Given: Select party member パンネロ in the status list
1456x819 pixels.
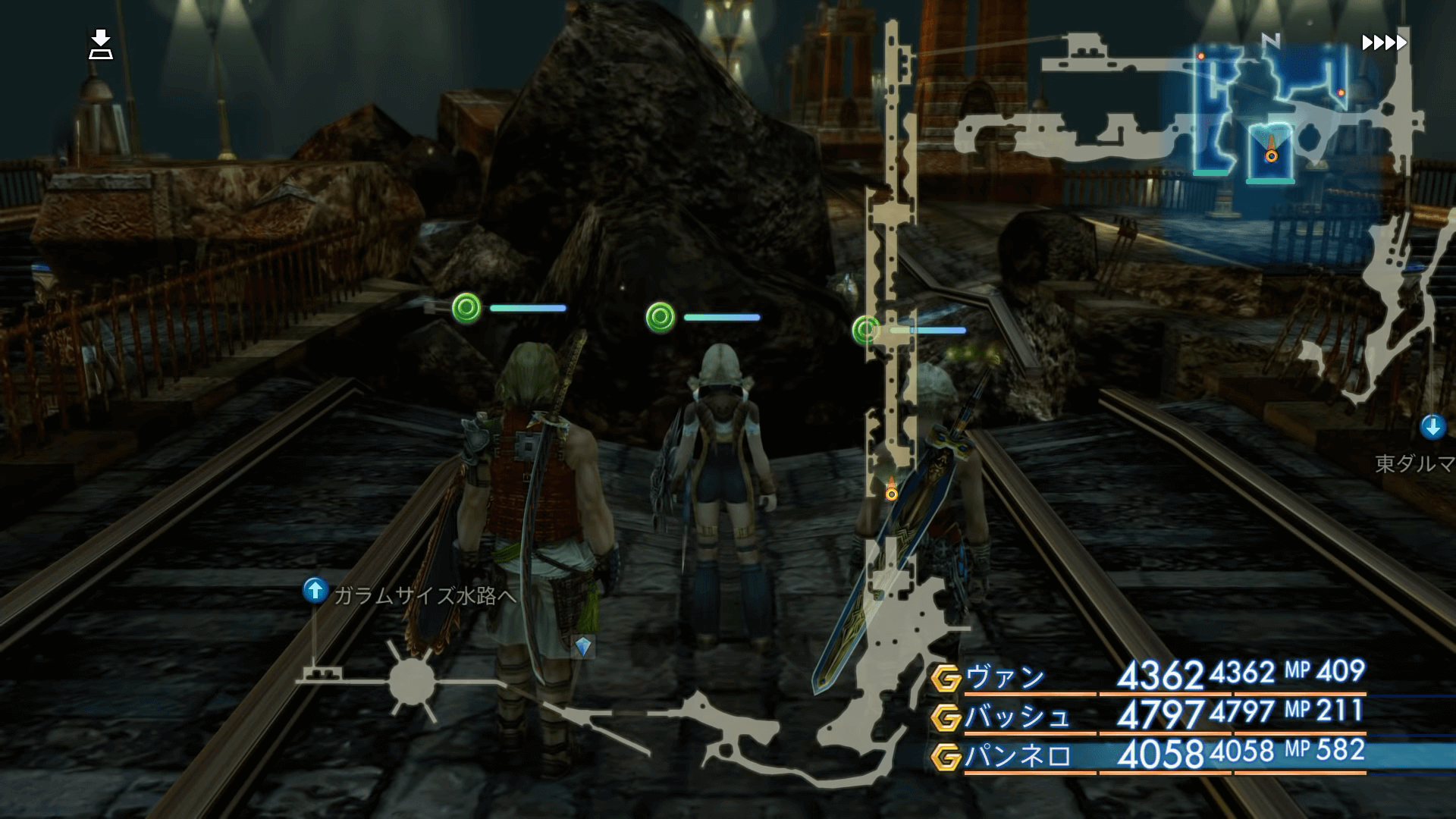Looking at the screenshot, I should 1016,756.
